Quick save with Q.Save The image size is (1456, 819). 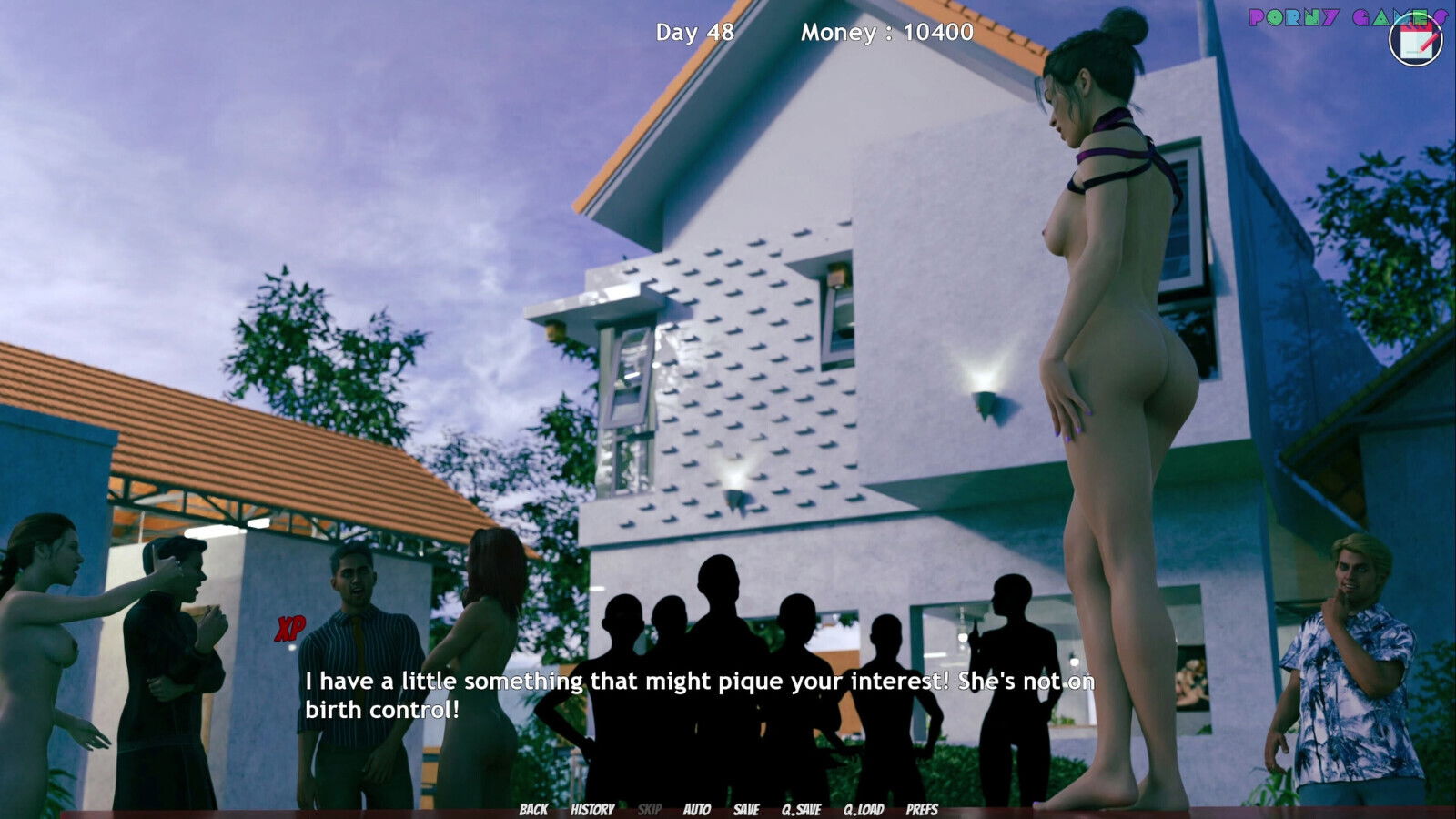[802, 809]
